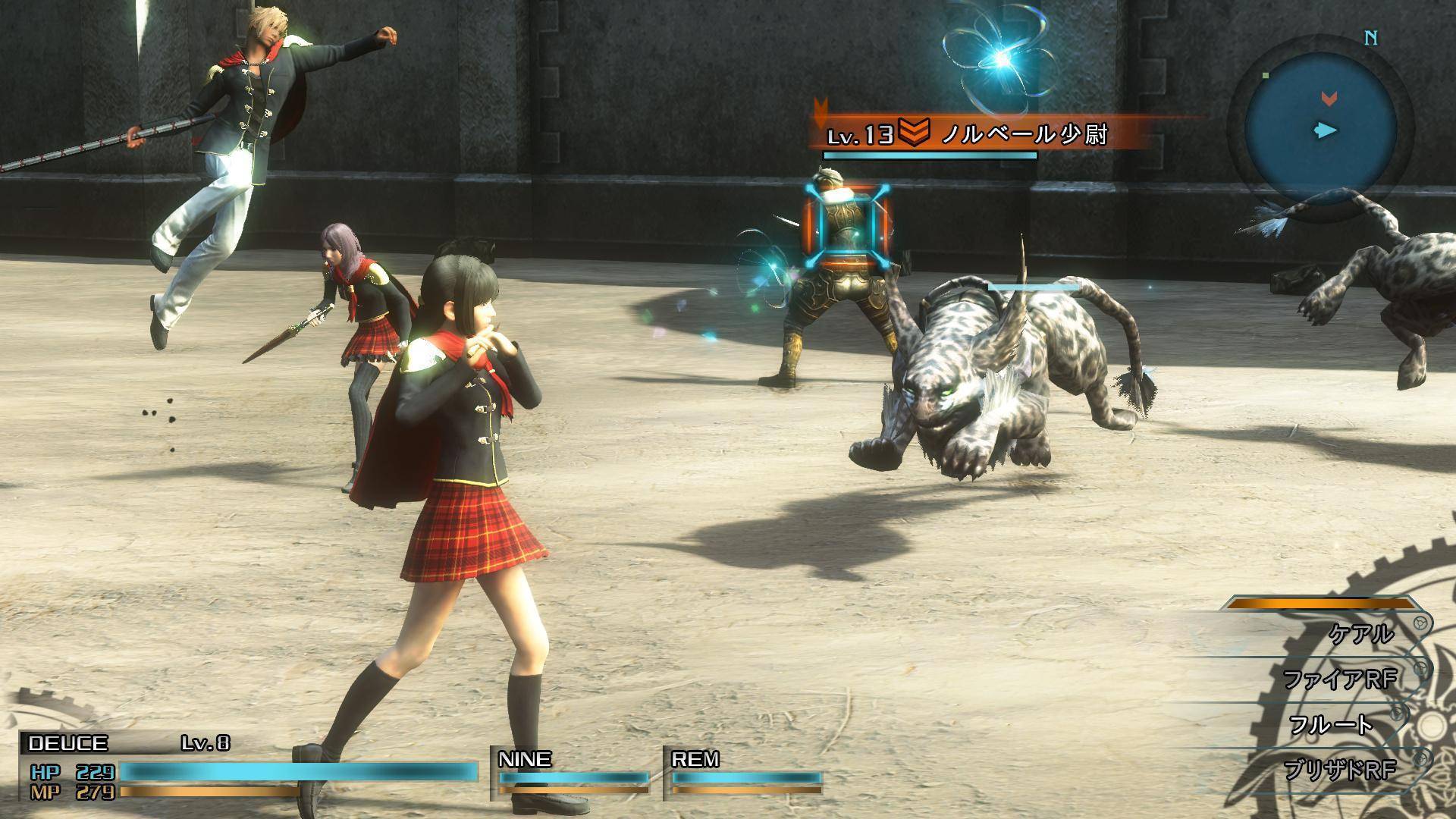Click the enemy's health bar above the panther

pos(1034,288)
